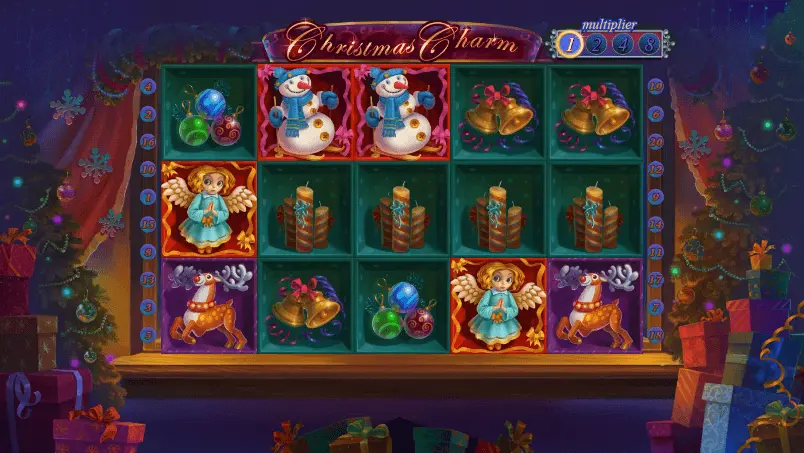Highlight payline number 1
The height and width of the screenshot is (453, 804).
148,197
